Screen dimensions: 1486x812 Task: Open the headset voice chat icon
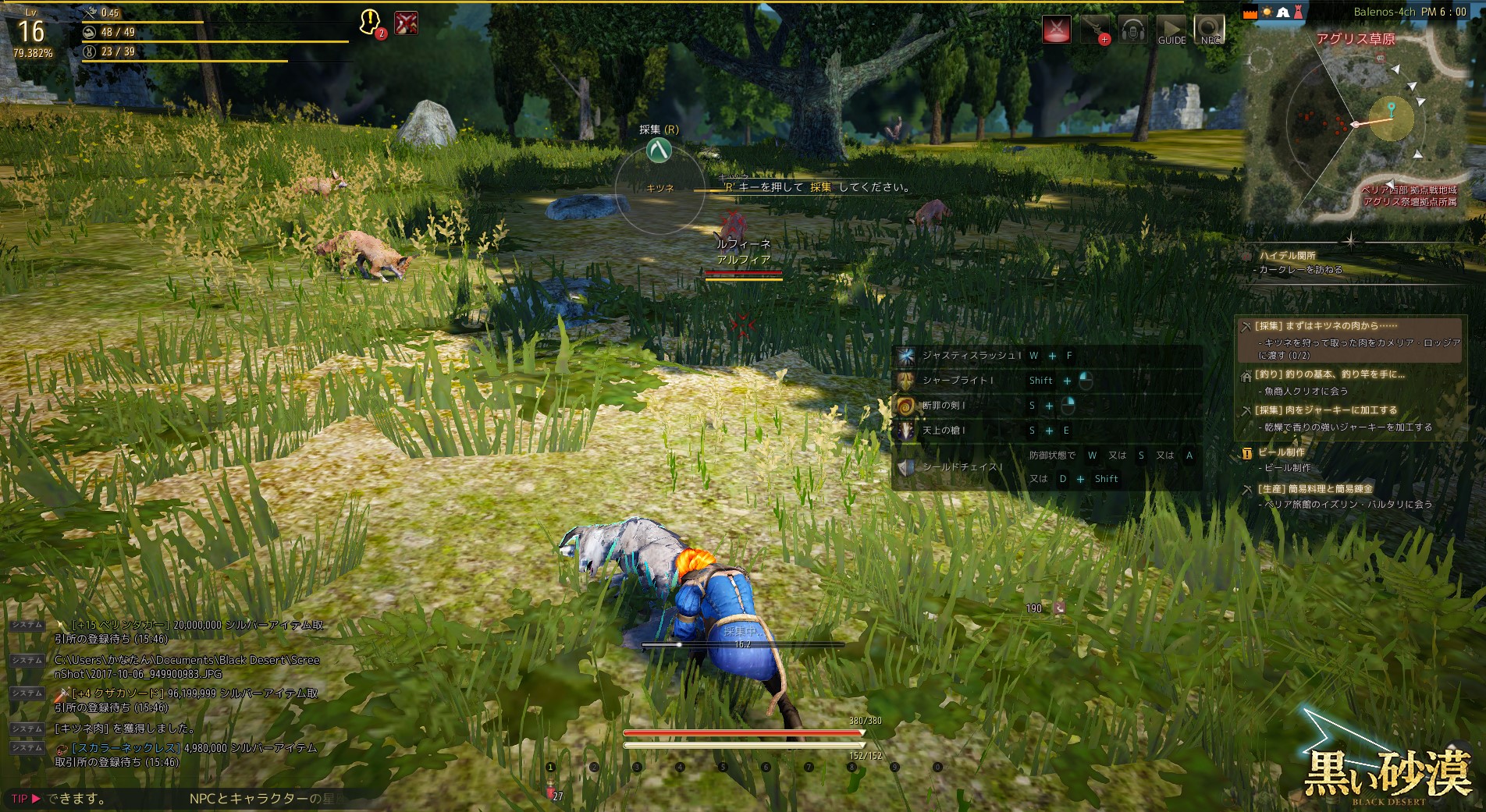[x=1132, y=30]
